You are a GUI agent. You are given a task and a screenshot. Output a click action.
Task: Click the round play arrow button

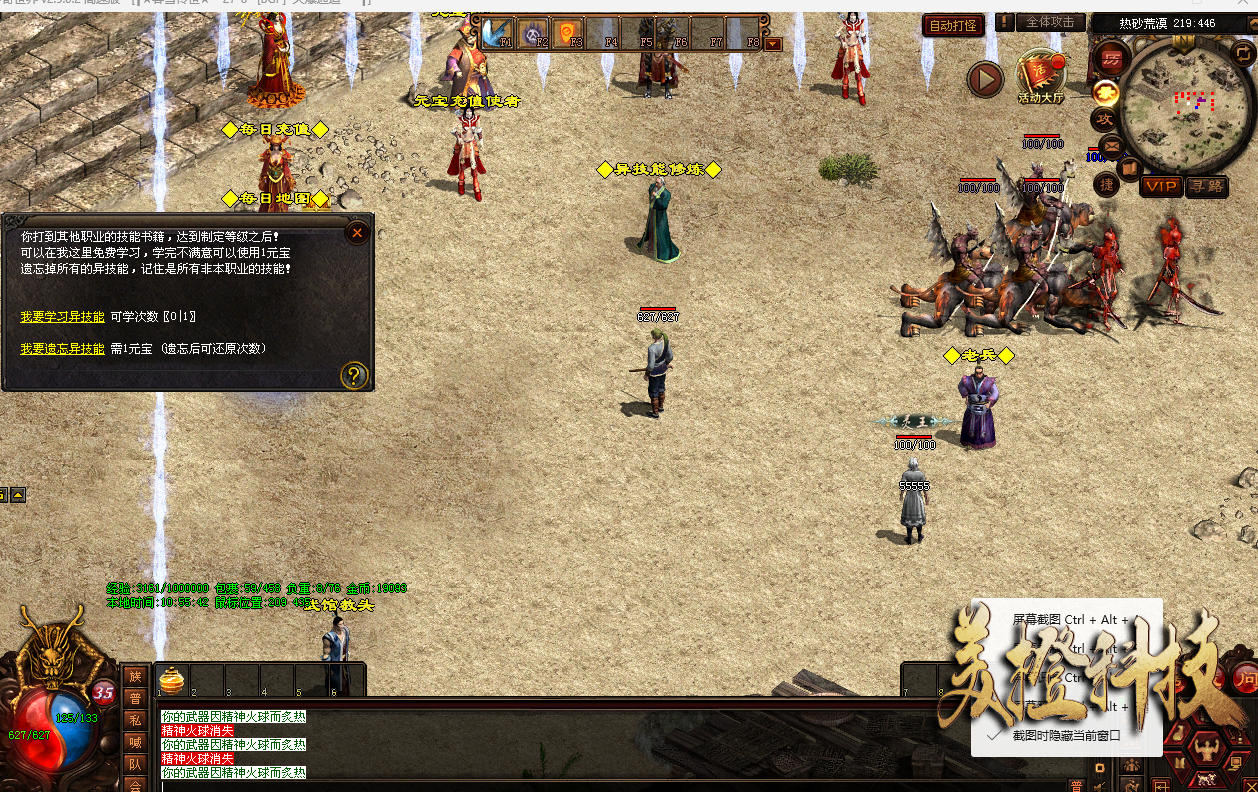985,79
